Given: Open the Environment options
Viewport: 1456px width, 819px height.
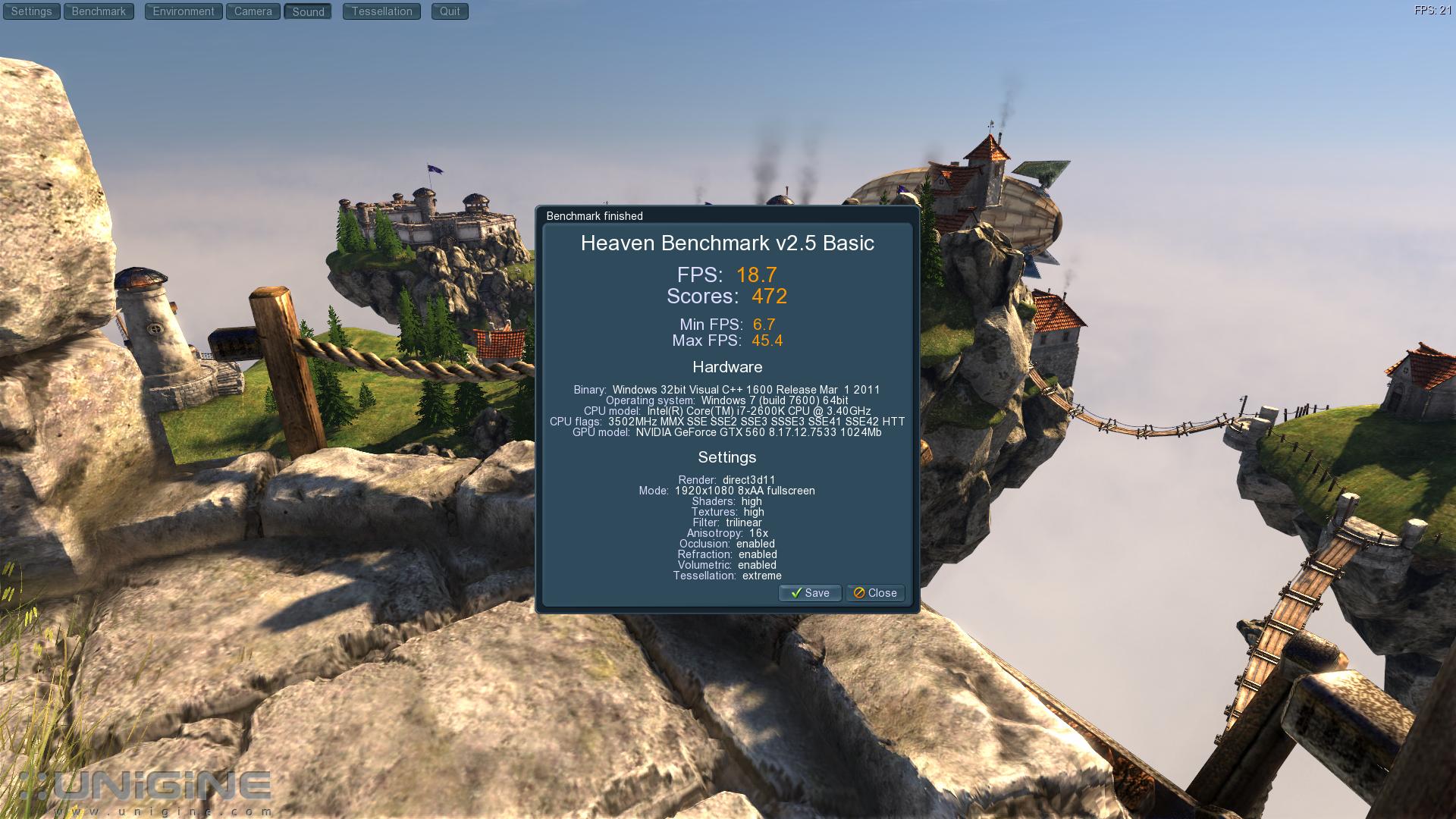Looking at the screenshot, I should pos(184,11).
